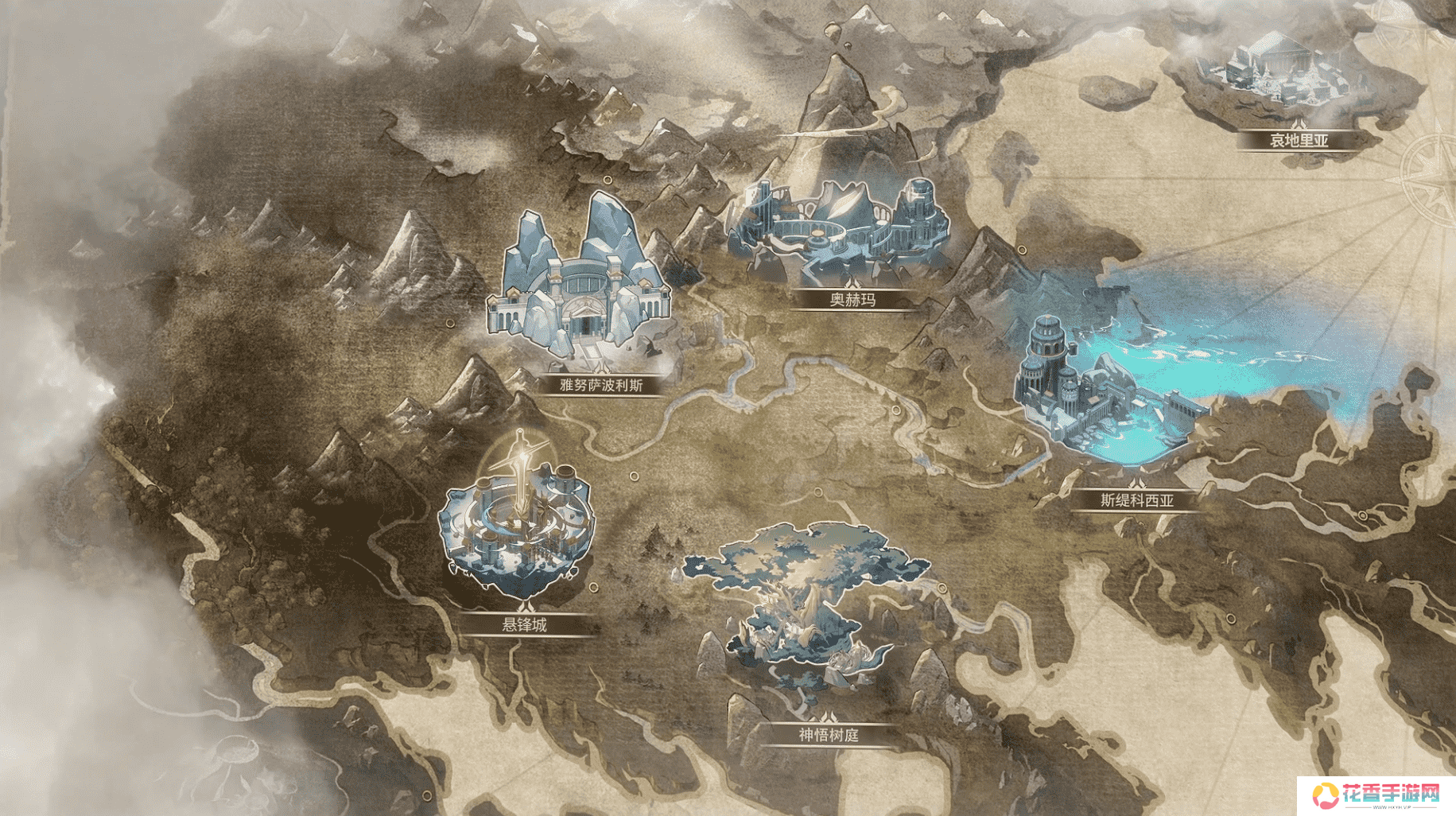
Task: Open the 哀地里亚 region label
Action: click(x=1299, y=141)
